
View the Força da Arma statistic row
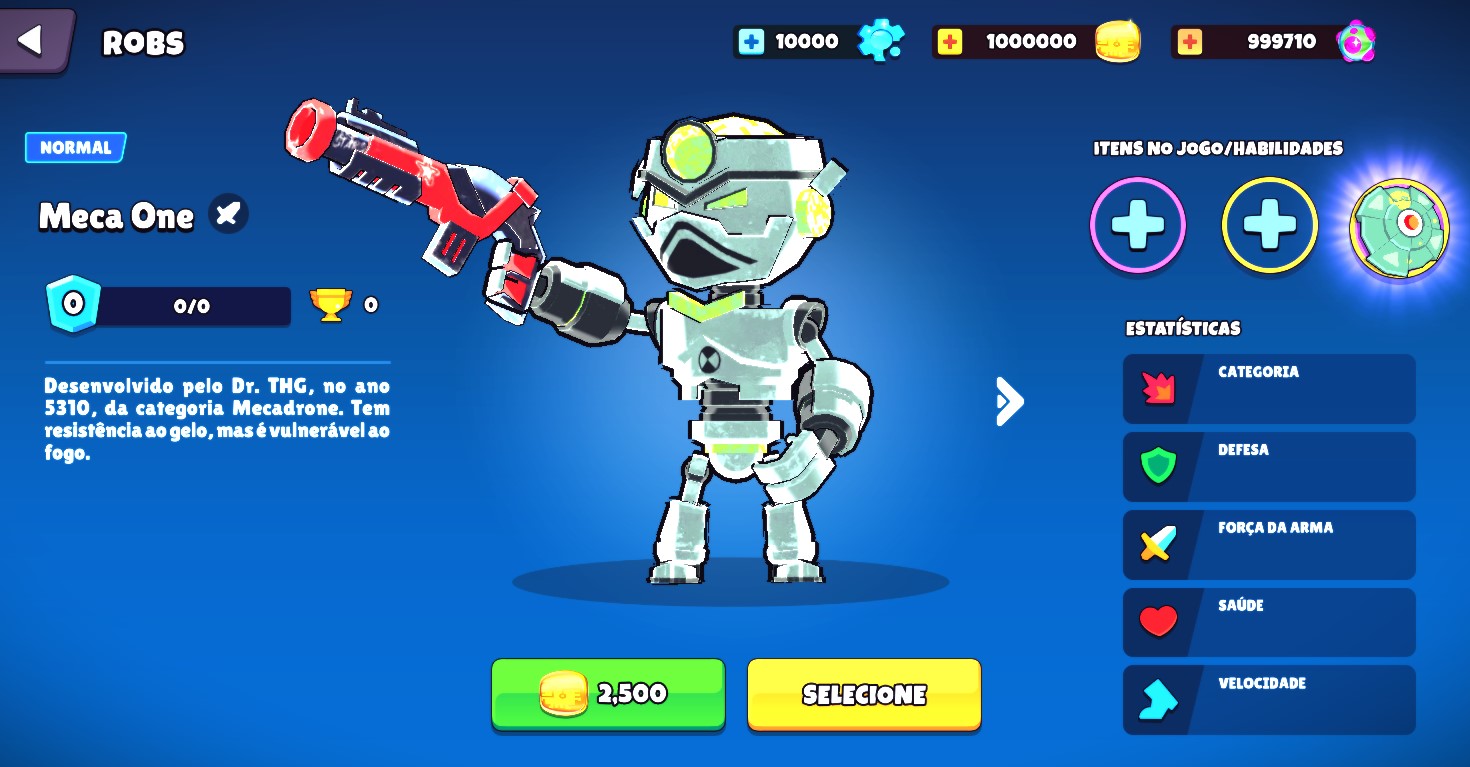[x=1268, y=545]
